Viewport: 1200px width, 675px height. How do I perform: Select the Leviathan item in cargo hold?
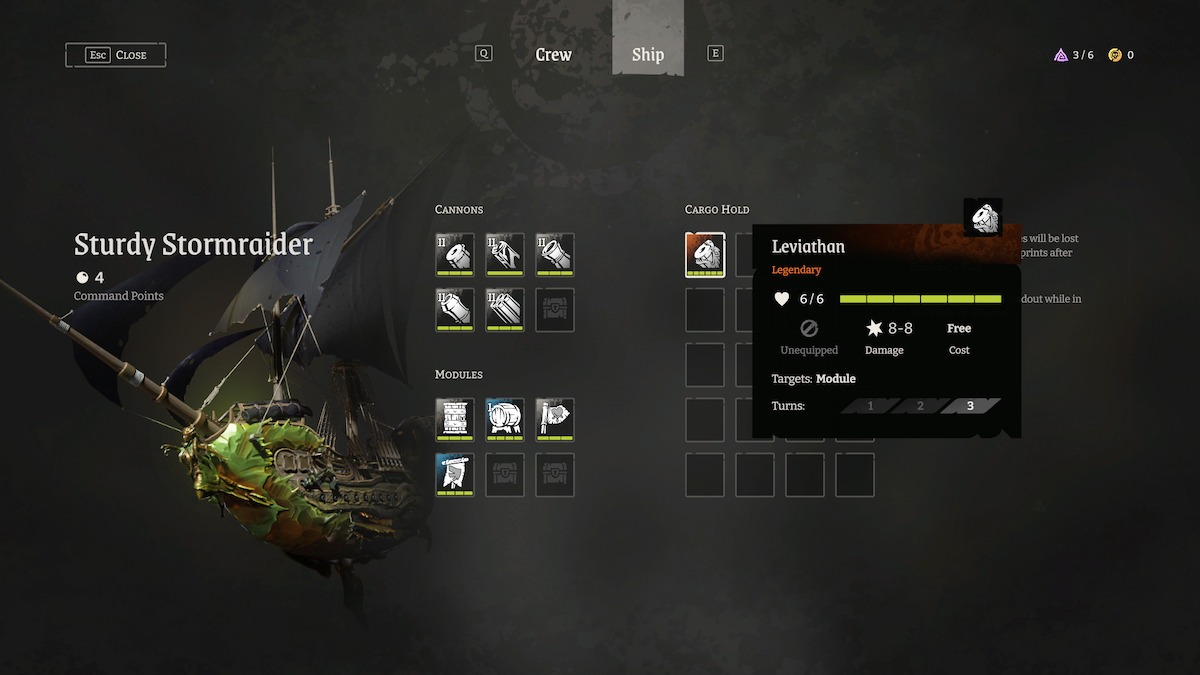705,254
